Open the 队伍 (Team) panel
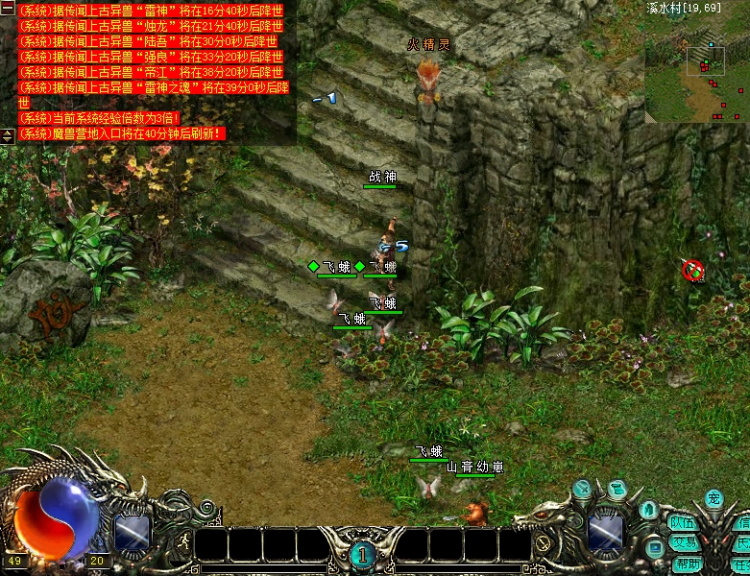 tap(683, 523)
